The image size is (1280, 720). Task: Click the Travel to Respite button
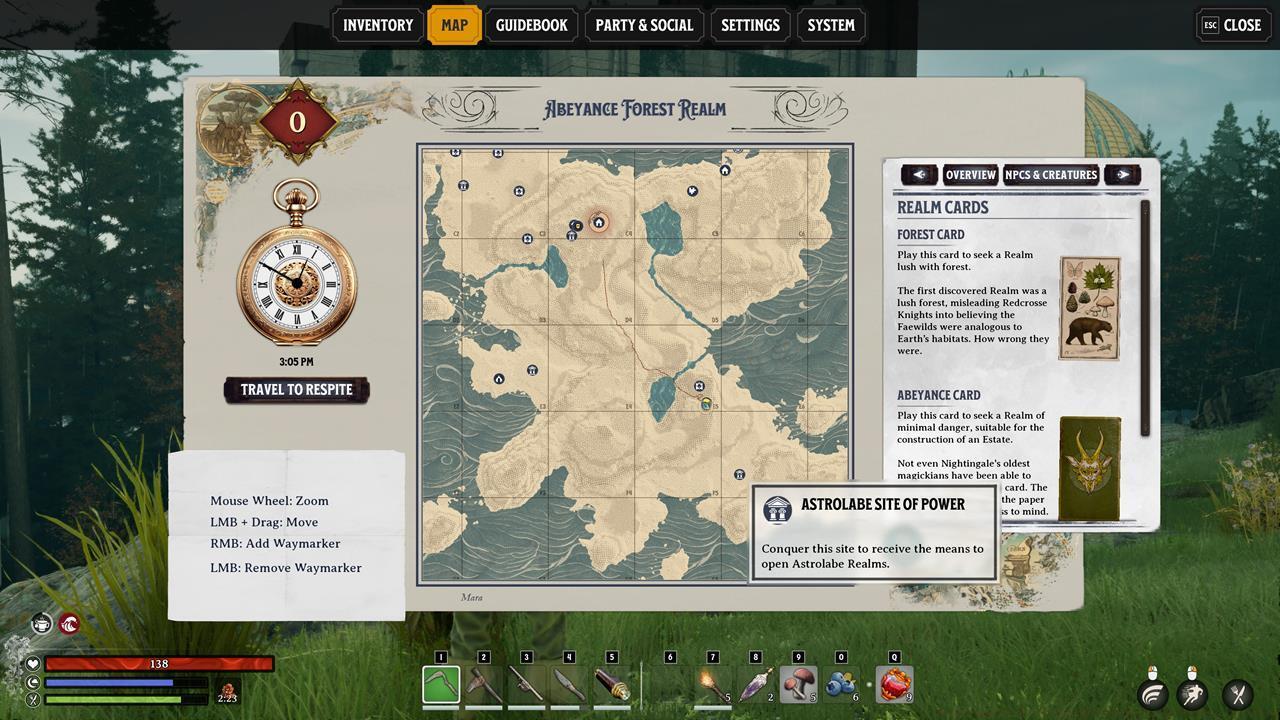pyautogui.click(x=296, y=390)
